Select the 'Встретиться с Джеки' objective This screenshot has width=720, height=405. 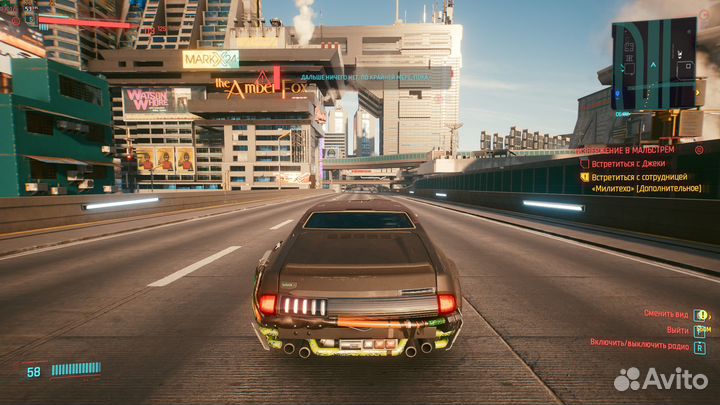tap(632, 163)
